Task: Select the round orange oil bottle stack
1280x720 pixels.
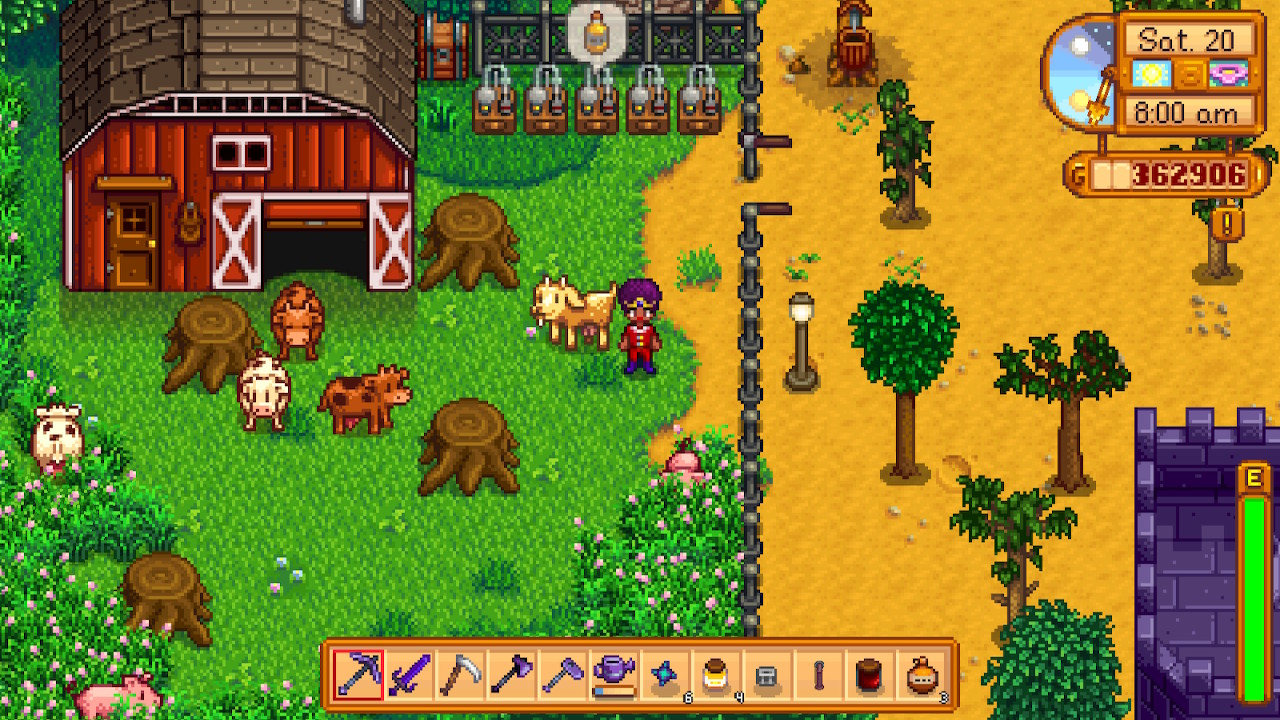Action: (923, 675)
